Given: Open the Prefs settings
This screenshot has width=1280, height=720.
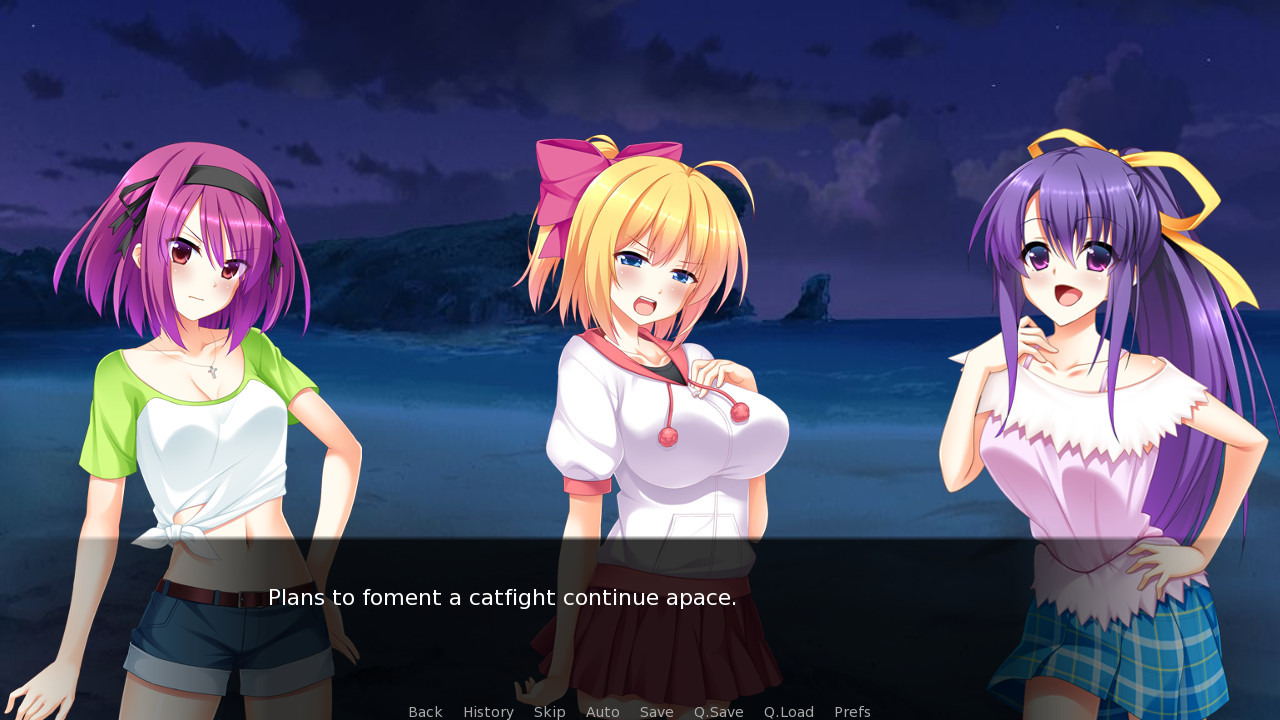Looking at the screenshot, I should [852, 712].
